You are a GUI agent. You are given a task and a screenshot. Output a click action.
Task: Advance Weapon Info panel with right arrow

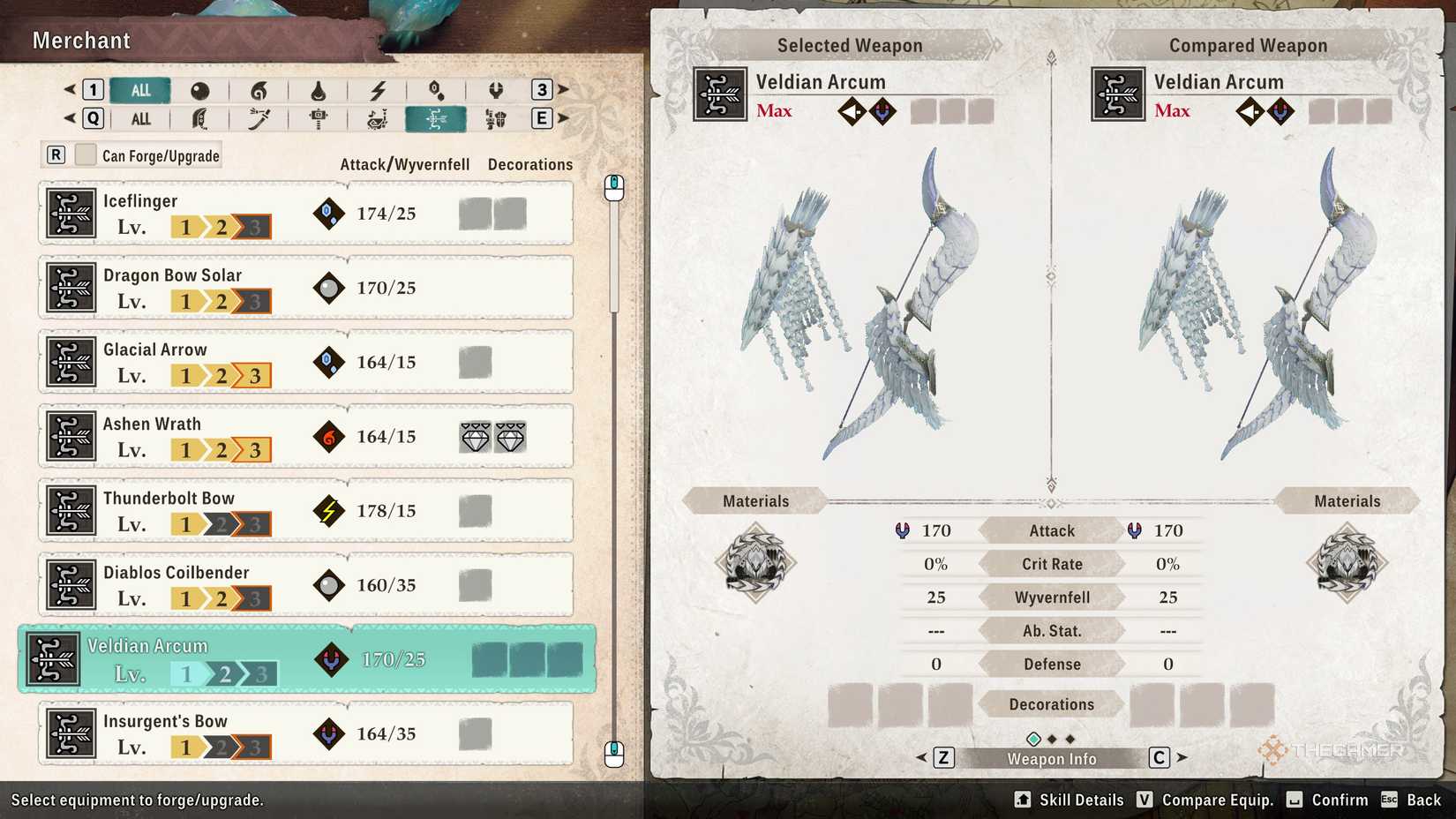pyautogui.click(x=1183, y=757)
